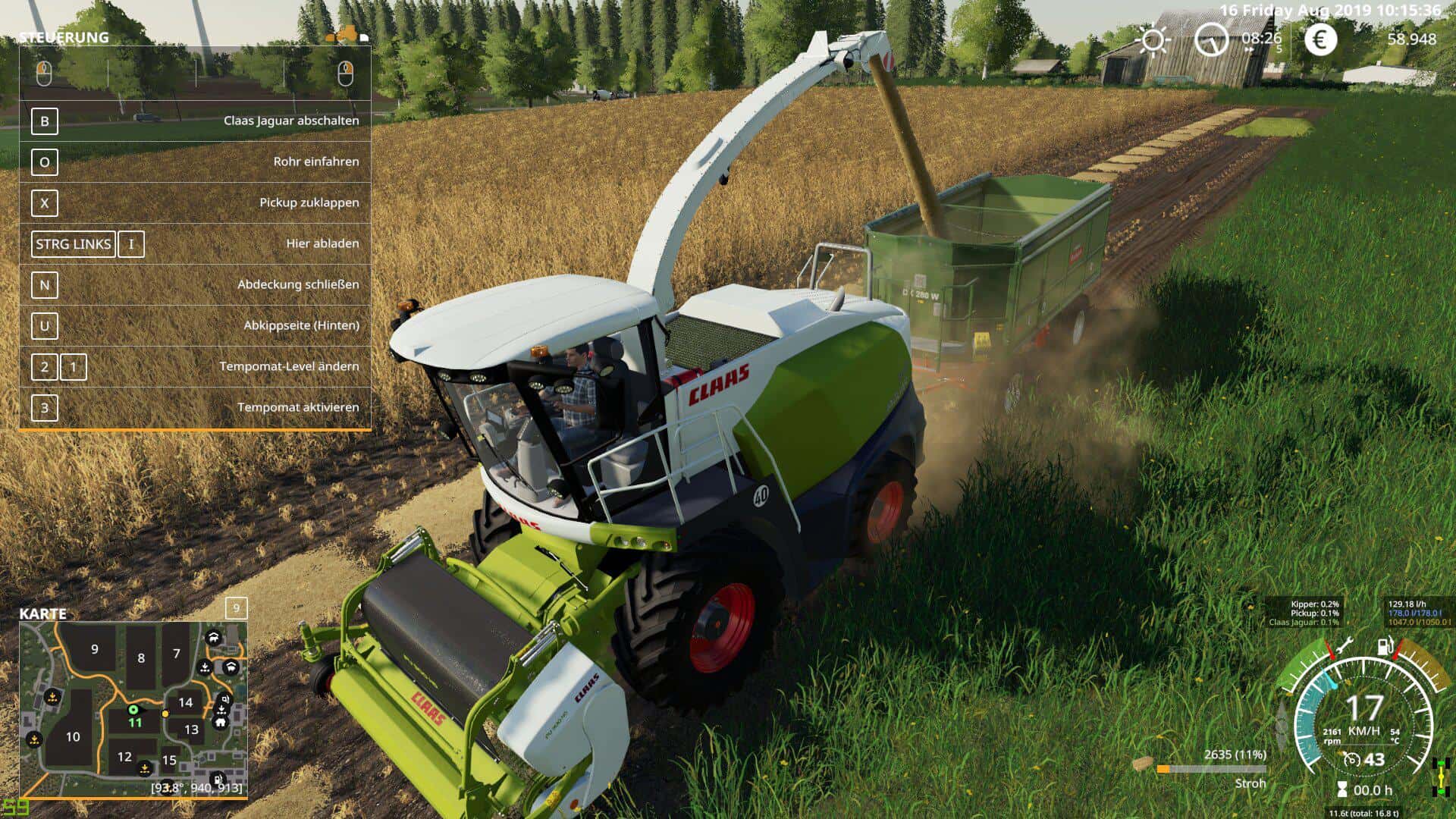Select the clock icon next to 08:26
This screenshot has width=1456, height=819.
(x=1211, y=40)
